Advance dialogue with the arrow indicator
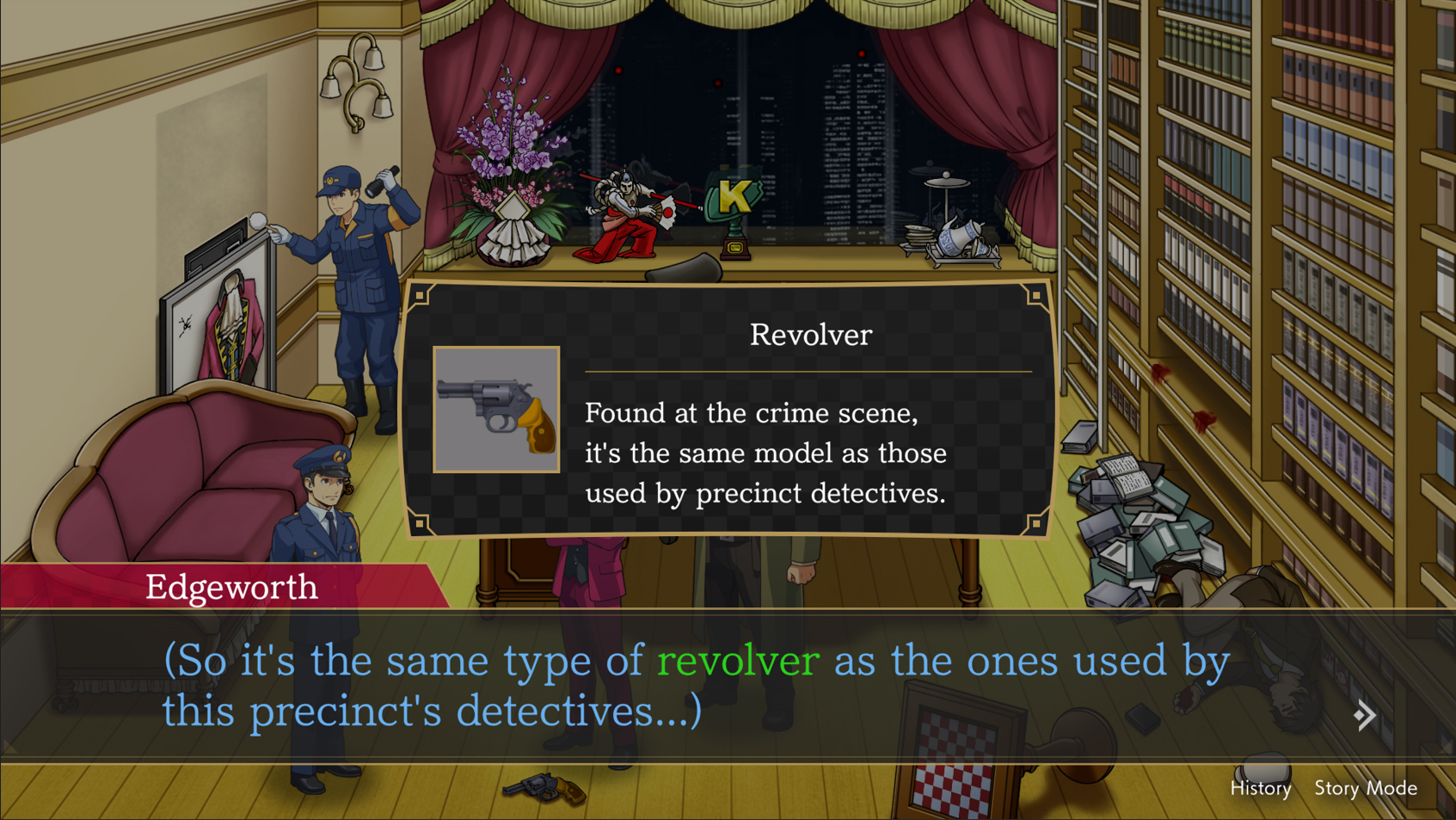 [1364, 715]
